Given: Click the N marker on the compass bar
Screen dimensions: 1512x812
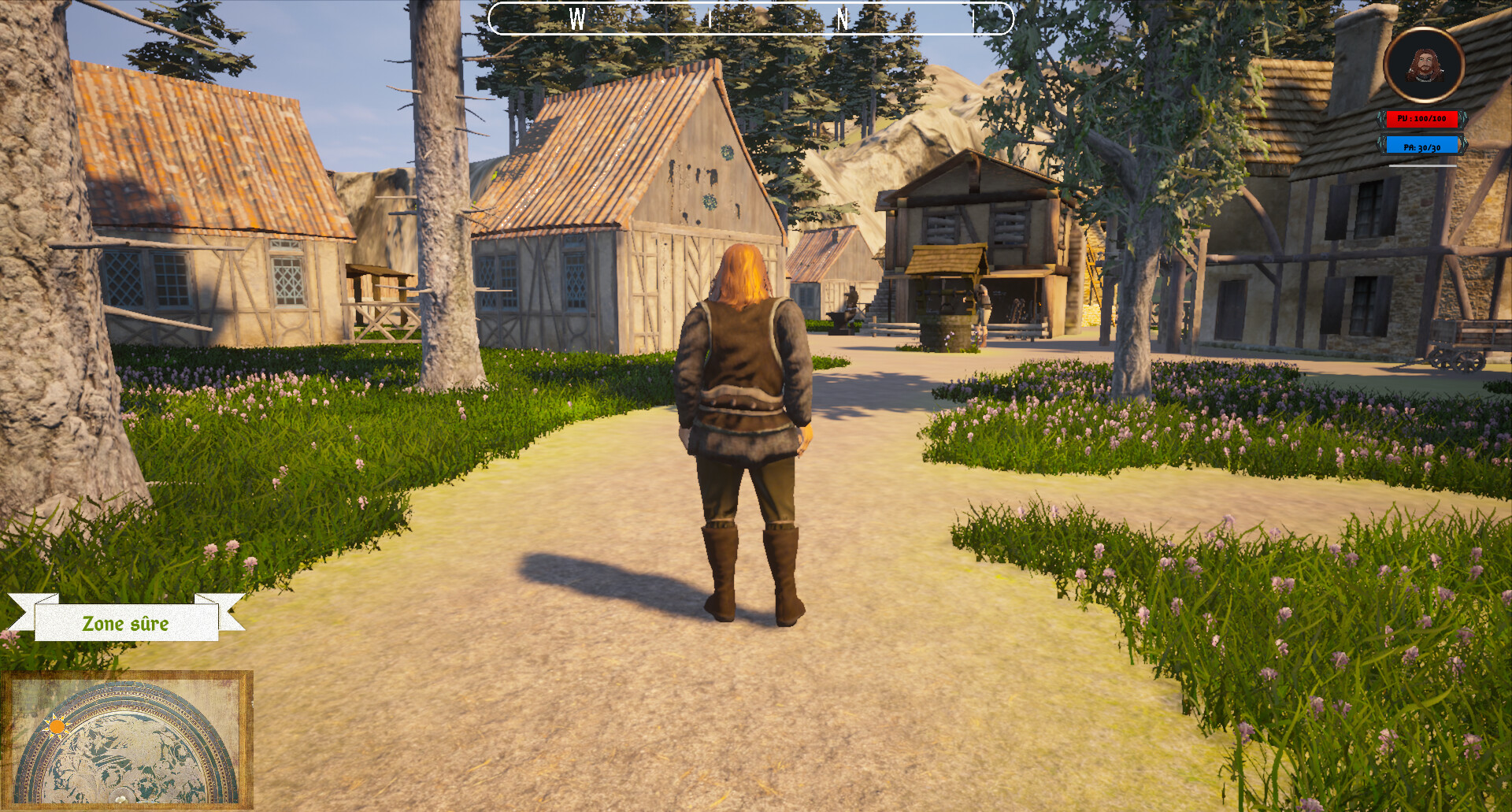Looking at the screenshot, I should [x=844, y=20].
